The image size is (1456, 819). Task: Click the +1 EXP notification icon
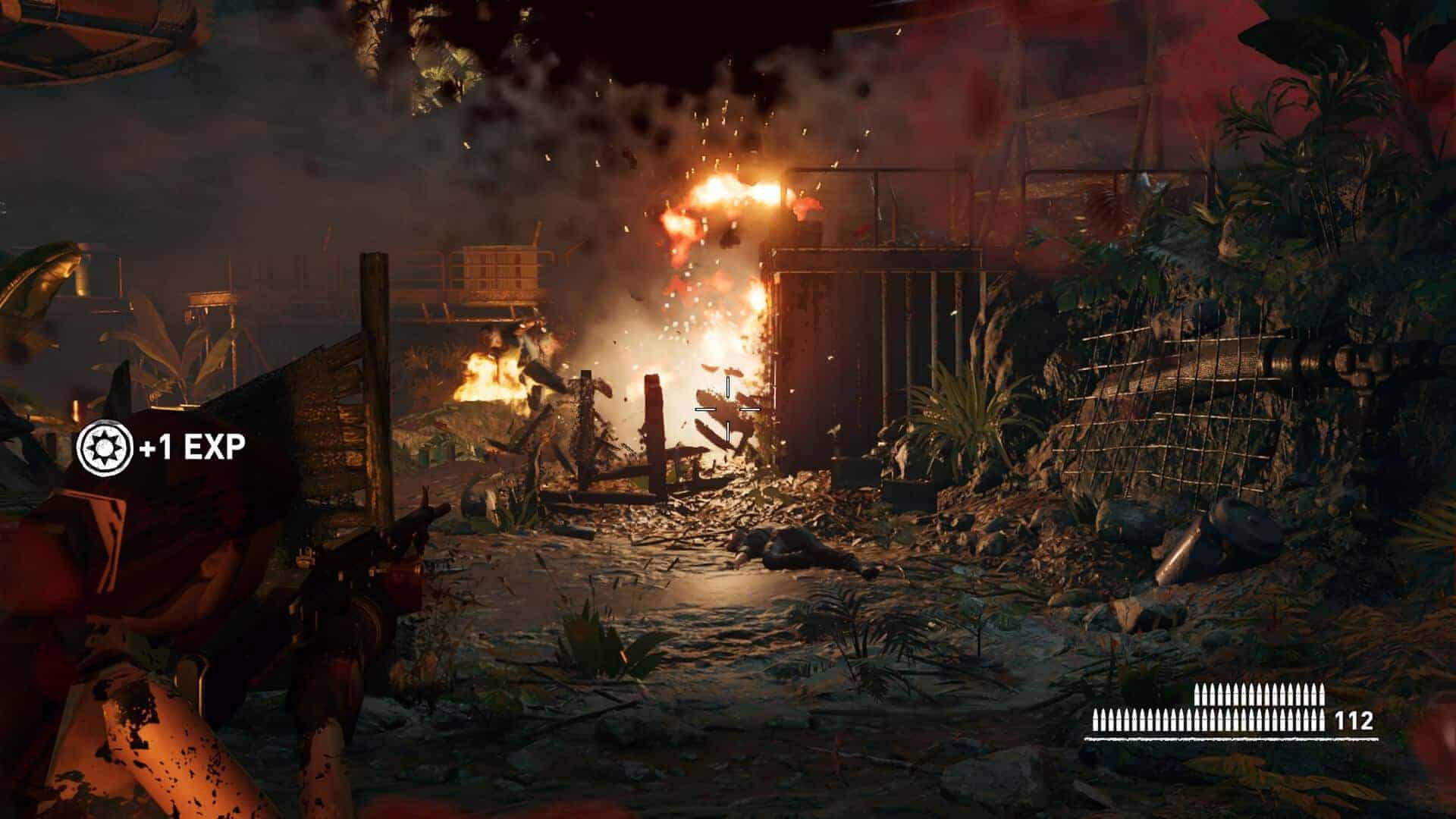point(105,448)
